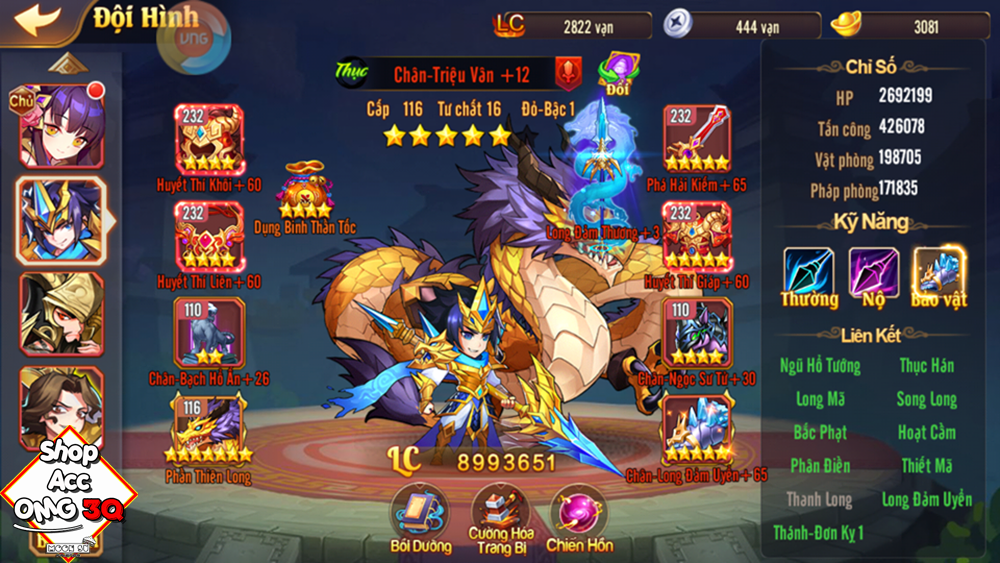
Task: Select the Huyết Thi Khôi helmet slot
Action: (x=208, y=138)
